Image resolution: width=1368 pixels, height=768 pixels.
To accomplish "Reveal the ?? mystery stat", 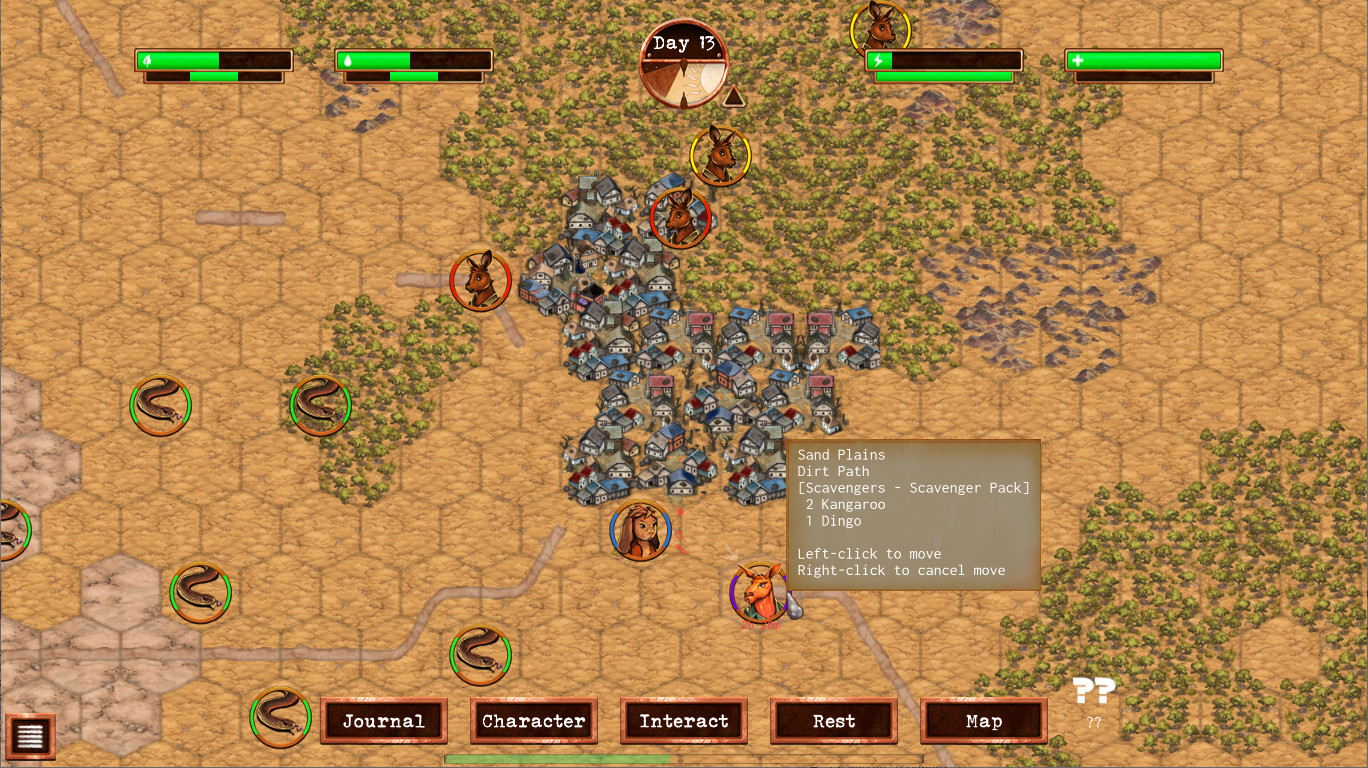I will point(1096,692).
